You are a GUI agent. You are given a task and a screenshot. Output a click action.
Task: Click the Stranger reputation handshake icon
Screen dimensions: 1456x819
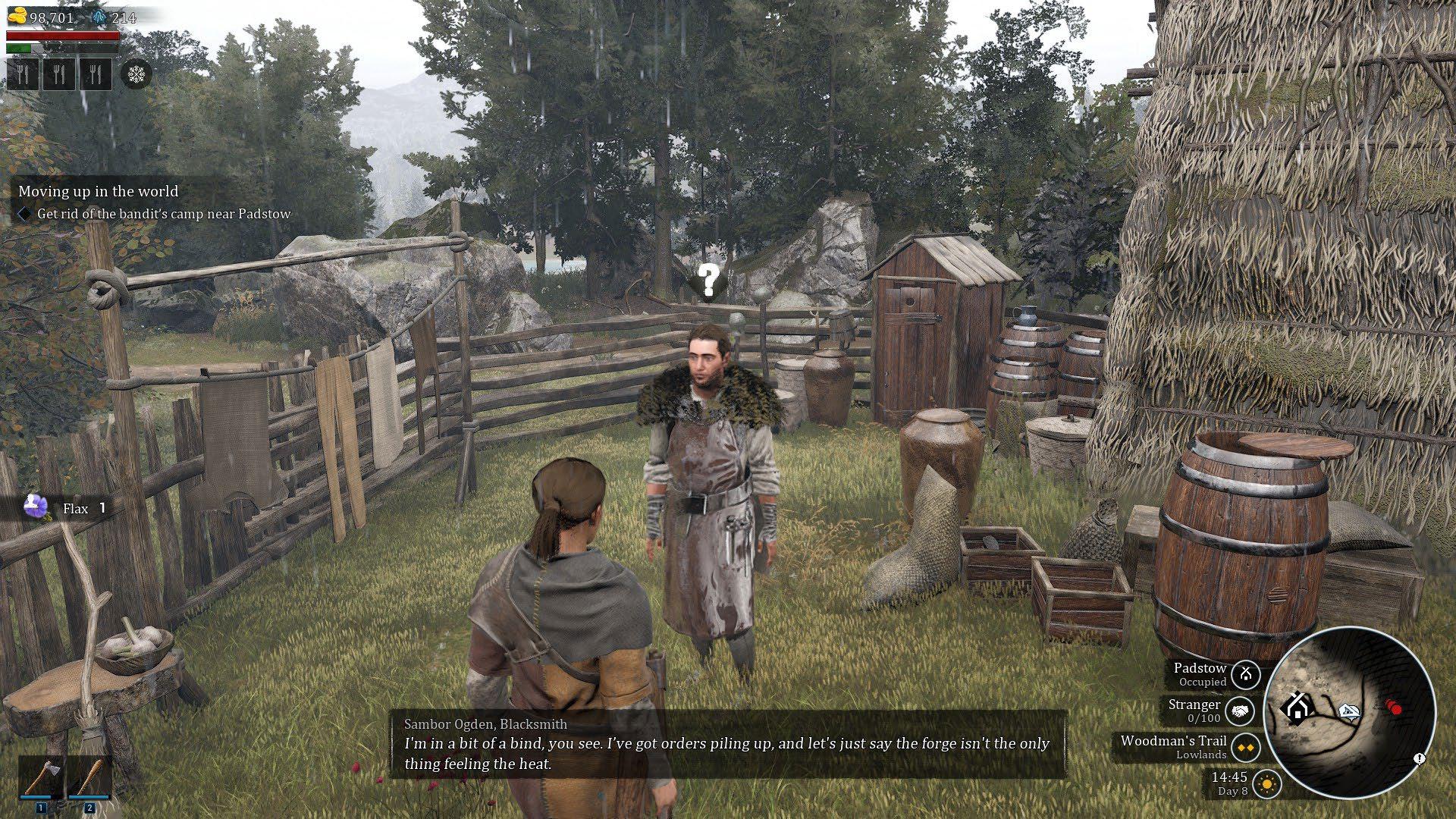point(1239,711)
